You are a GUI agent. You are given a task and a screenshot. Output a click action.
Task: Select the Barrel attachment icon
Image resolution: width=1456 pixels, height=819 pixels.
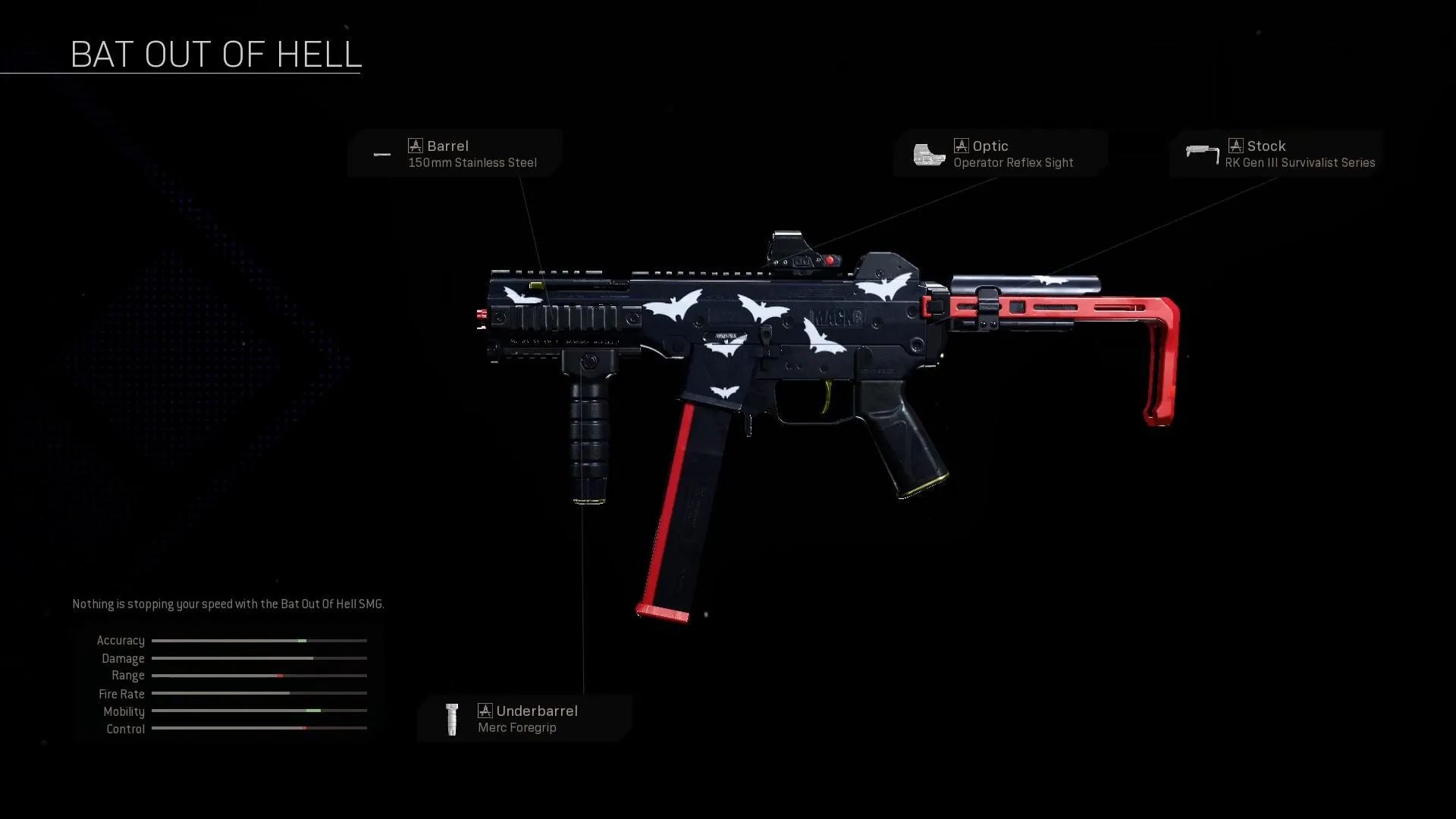(x=382, y=154)
